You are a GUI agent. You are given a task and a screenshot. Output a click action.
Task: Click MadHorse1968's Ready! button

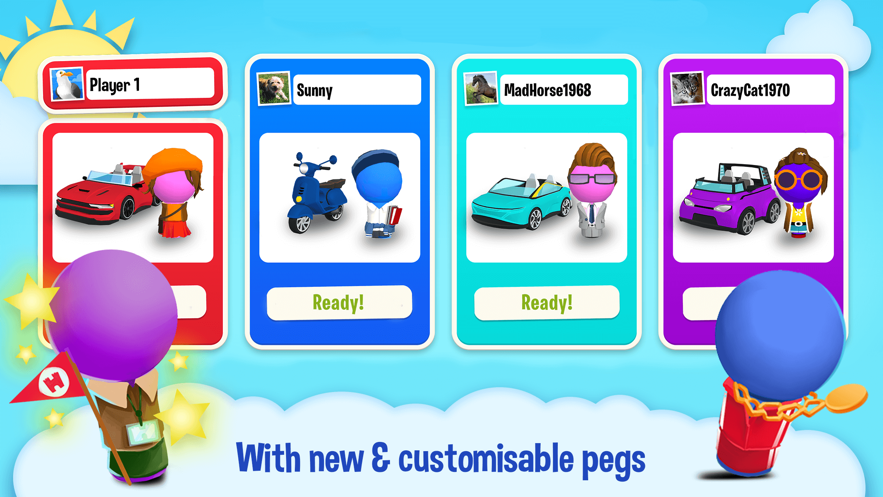546,303
